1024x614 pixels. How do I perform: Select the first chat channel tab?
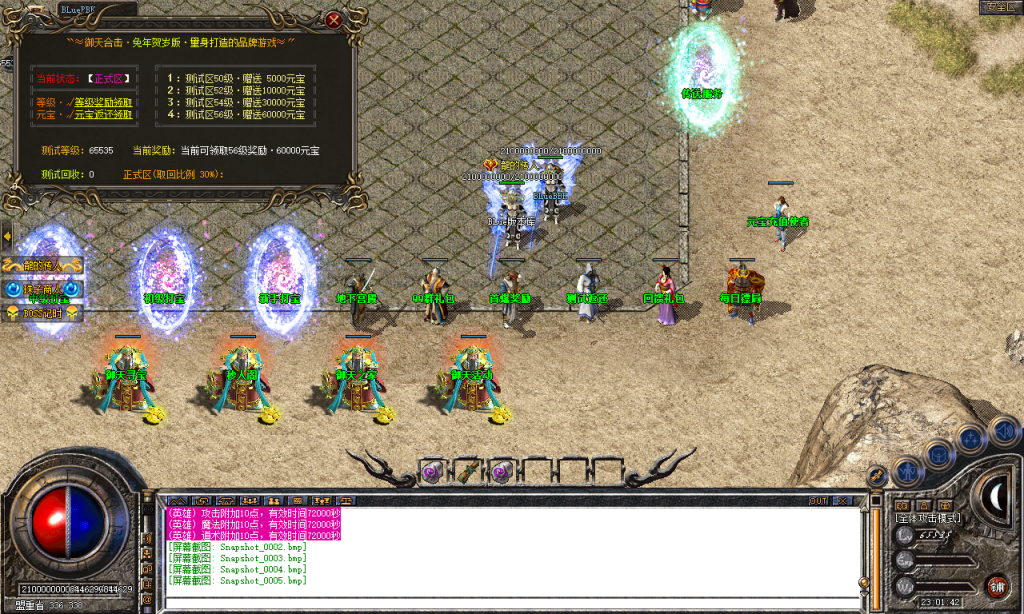click(x=177, y=500)
